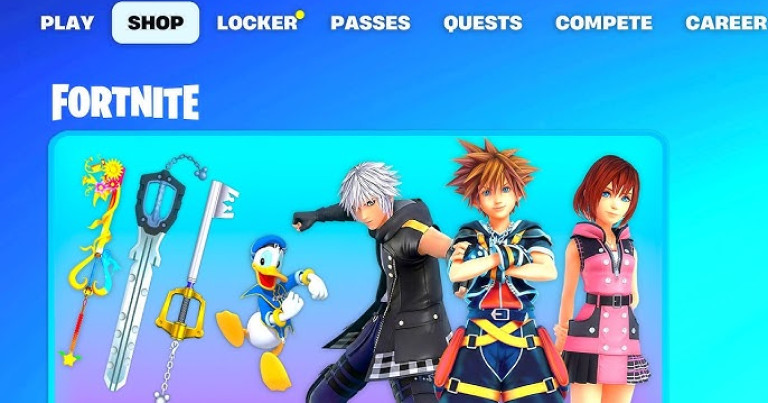Switch to the Play tab

(67, 23)
